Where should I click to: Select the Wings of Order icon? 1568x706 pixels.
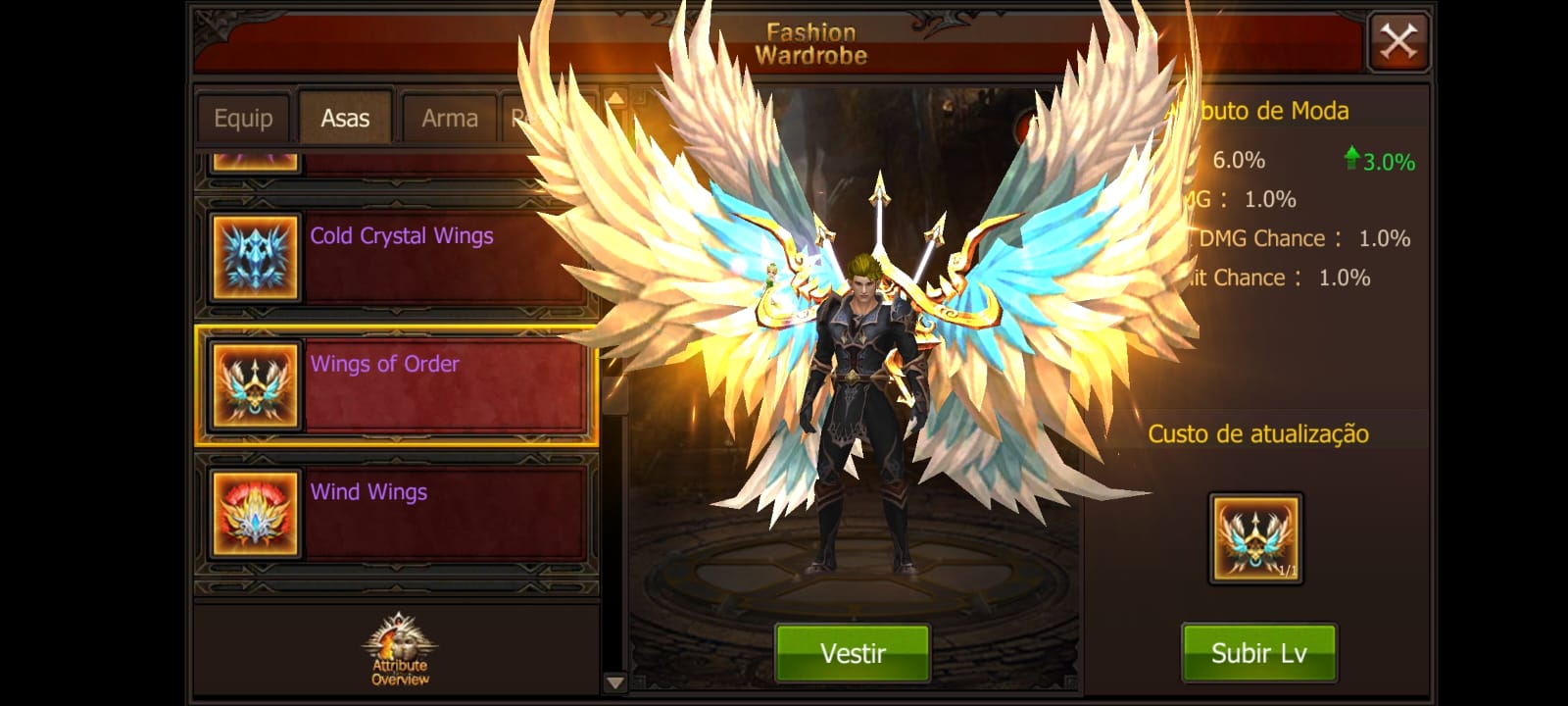[254, 385]
